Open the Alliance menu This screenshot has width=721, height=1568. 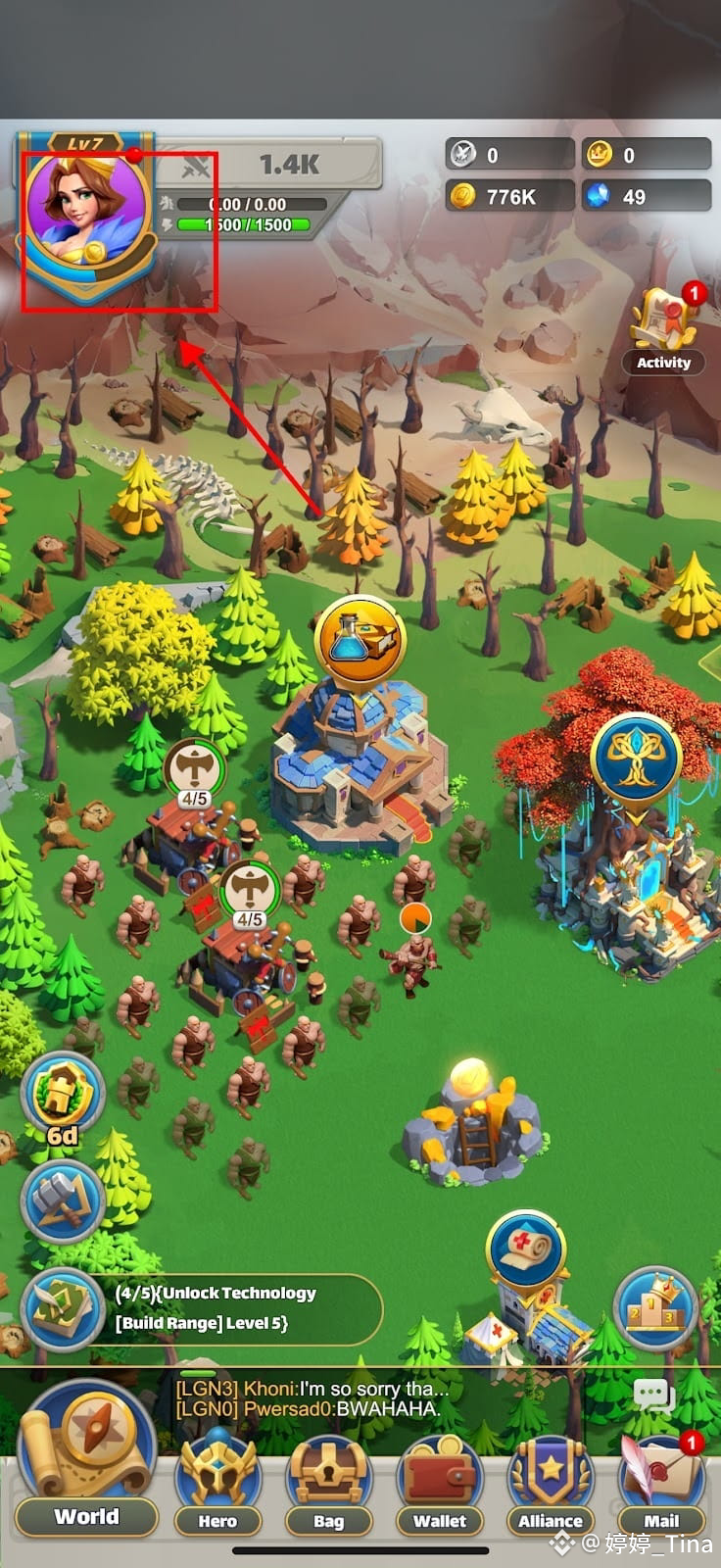click(551, 1482)
